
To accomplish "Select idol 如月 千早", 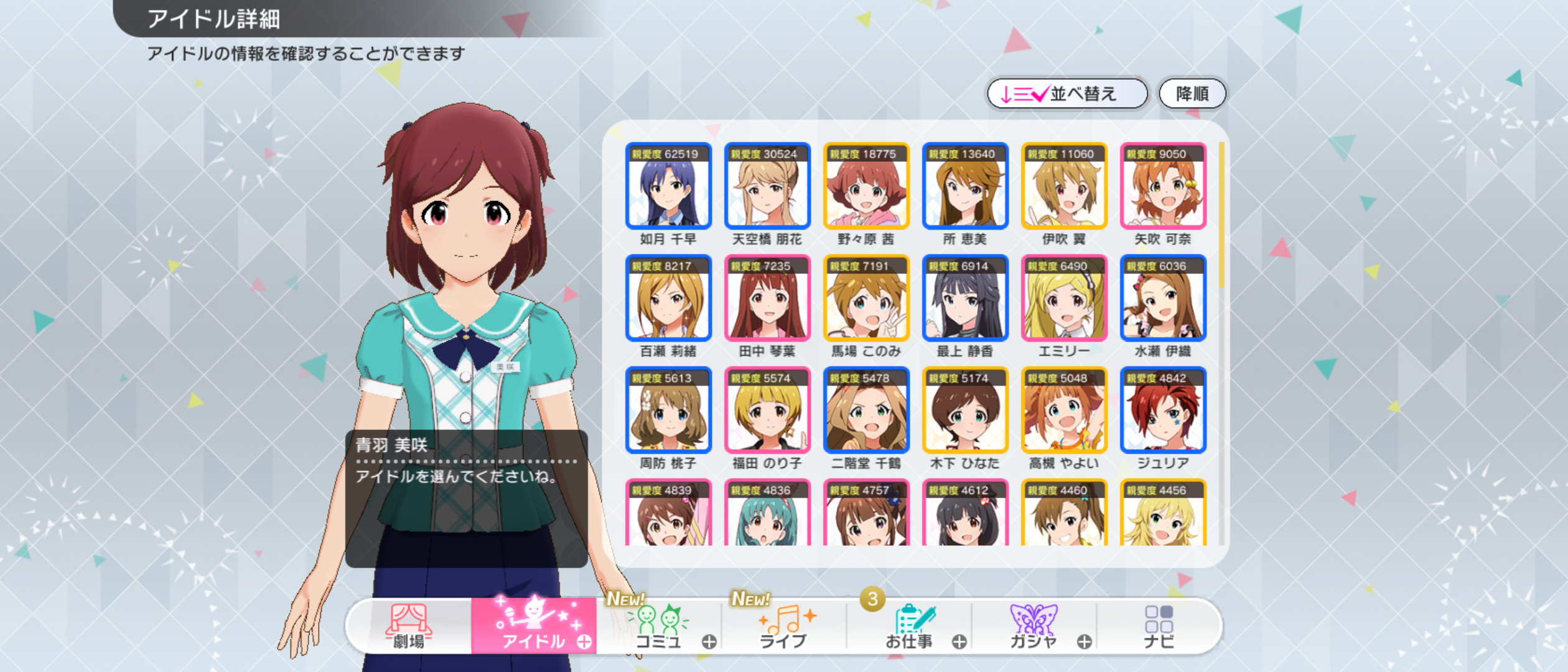I will coord(668,186).
